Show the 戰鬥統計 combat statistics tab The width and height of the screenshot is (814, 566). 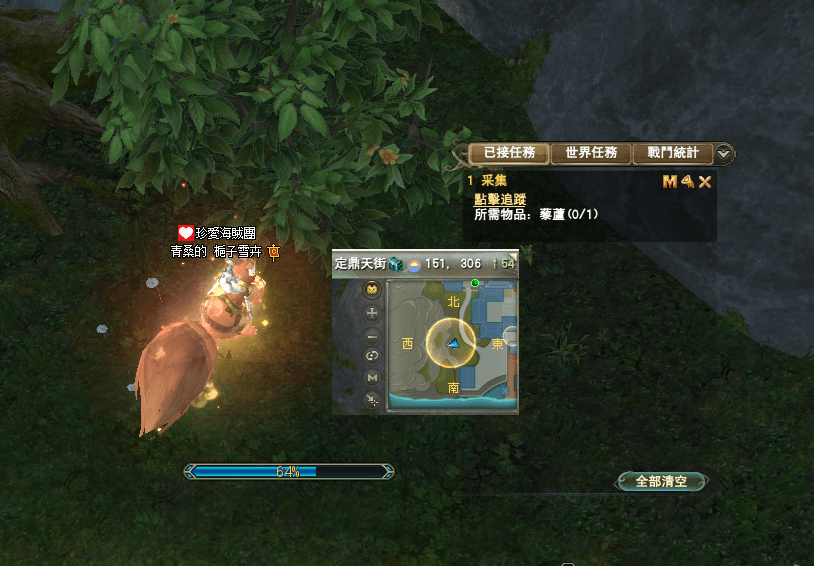[672, 154]
